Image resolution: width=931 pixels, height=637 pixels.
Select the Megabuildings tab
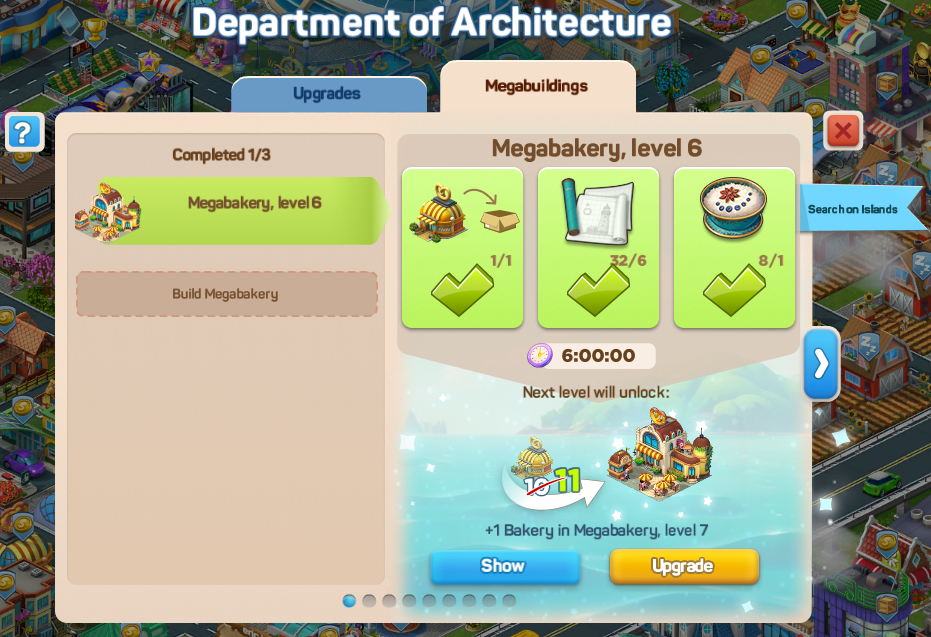click(536, 86)
